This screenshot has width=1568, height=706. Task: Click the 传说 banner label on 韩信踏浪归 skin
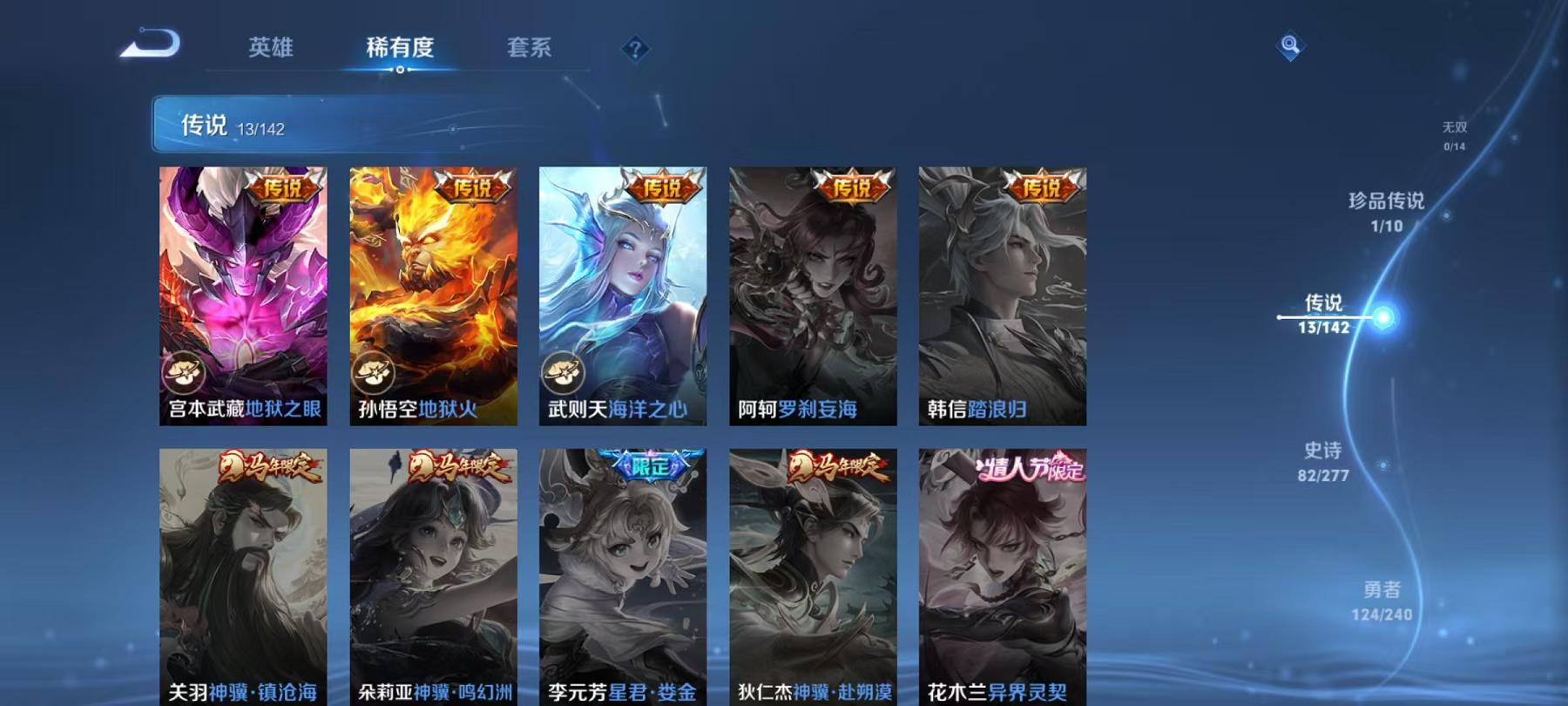point(1037,187)
